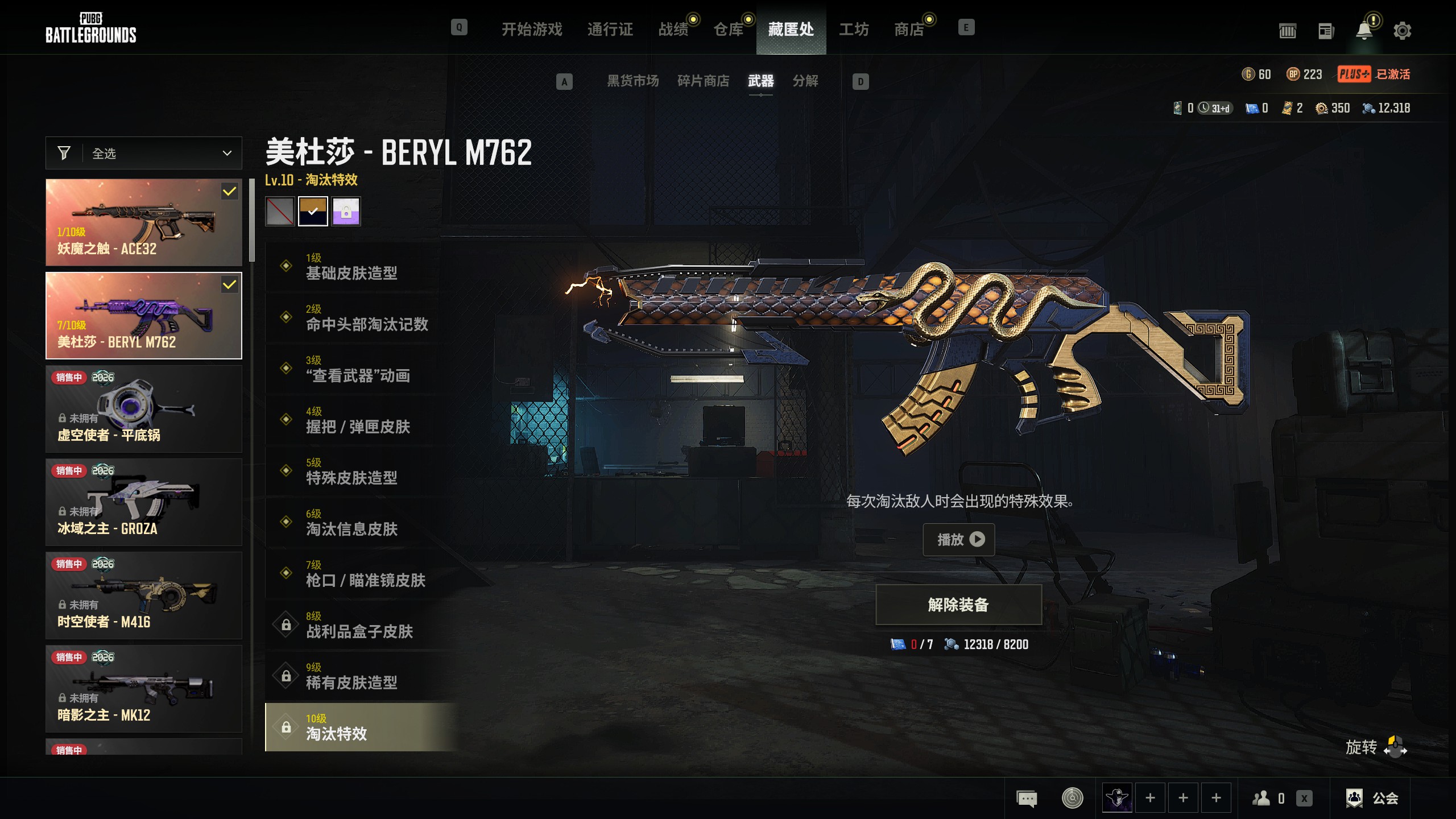The image size is (1456, 819).
Task: Select the locked purple color swatch
Action: coord(346,212)
